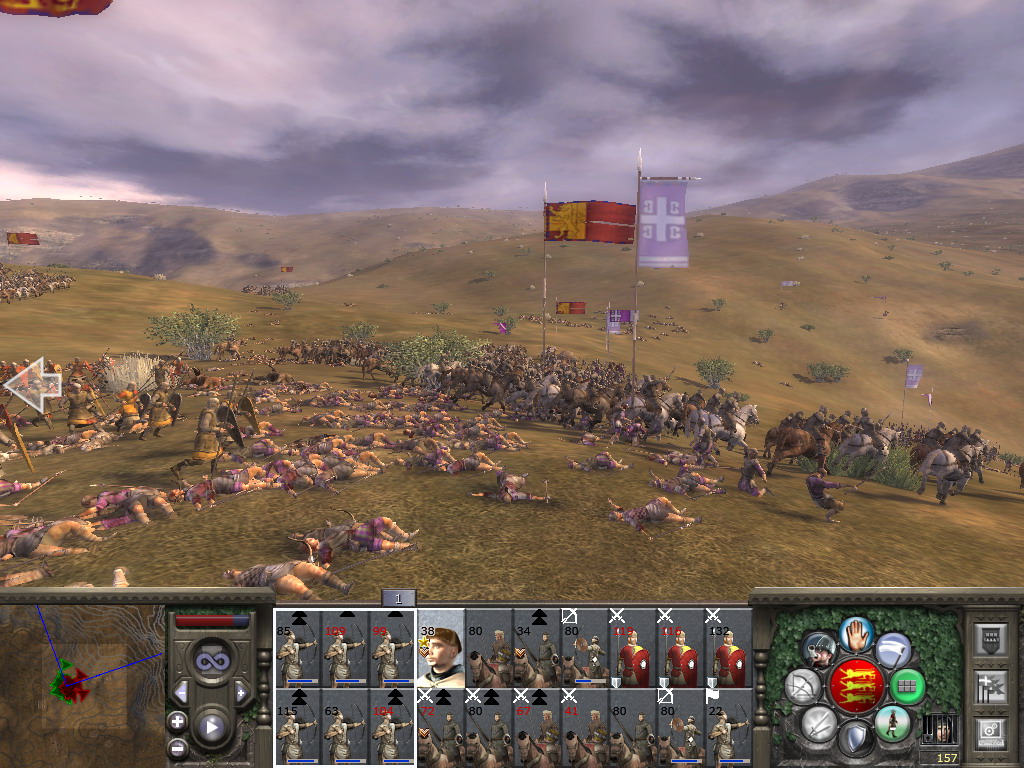Resume battle with the play button

[212, 727]
